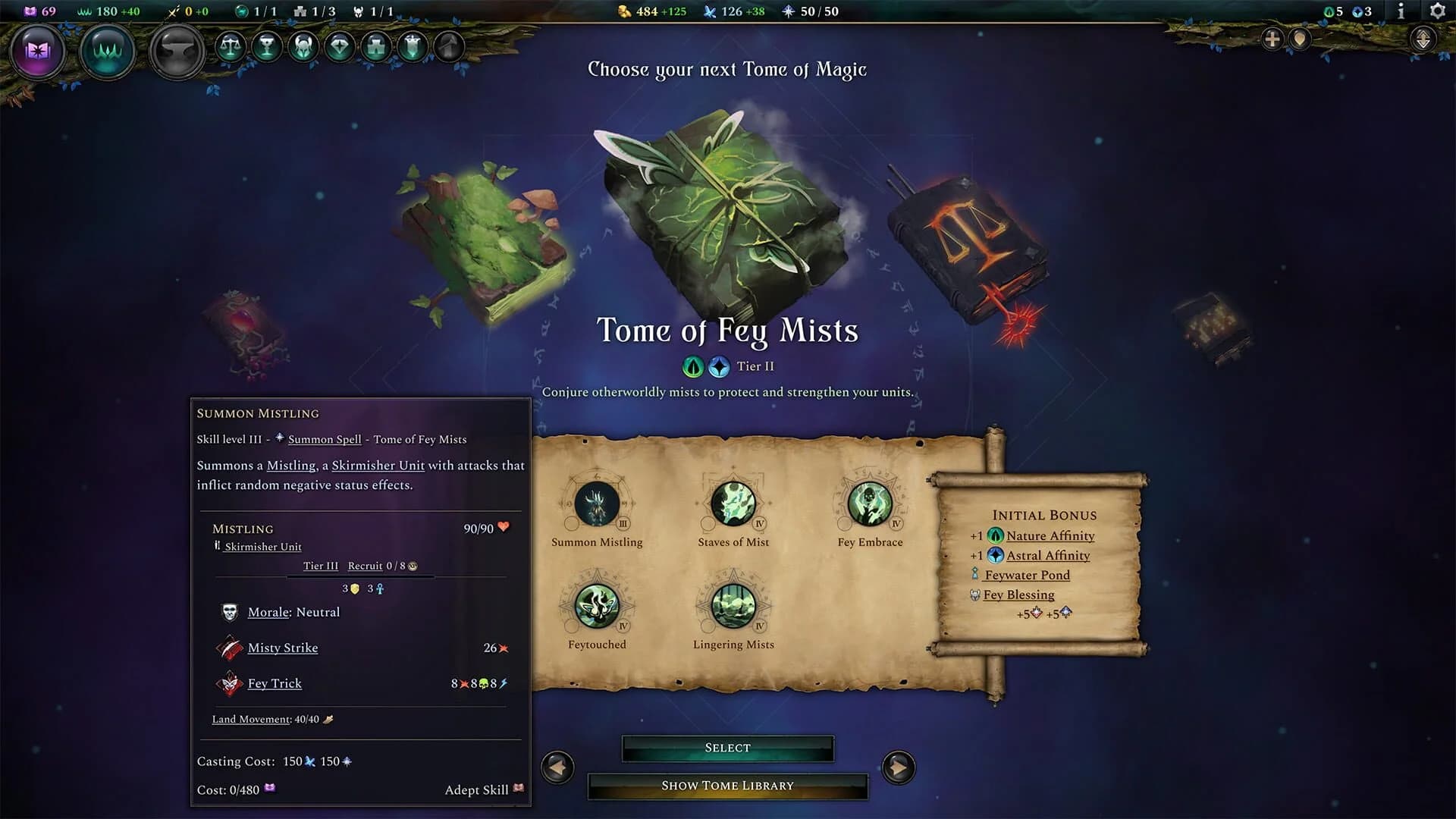Select the Lingering Mists skill
The image size is (1456, 819).
(733, 608)
